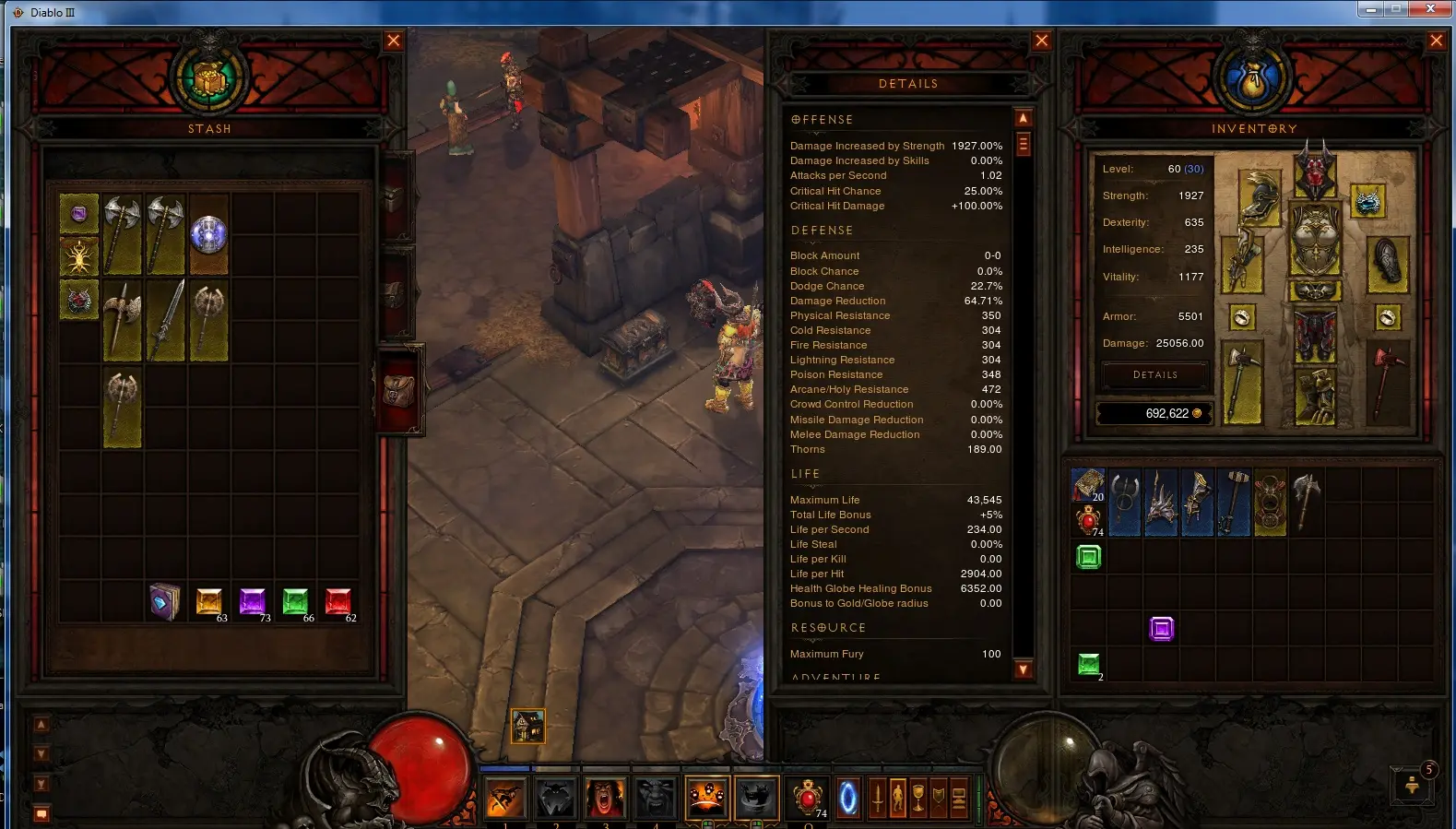Image resolution: width=1456 pixels, height=829 pixels.
Task: Activate the screaming red face skill
Action: point(605,798)
